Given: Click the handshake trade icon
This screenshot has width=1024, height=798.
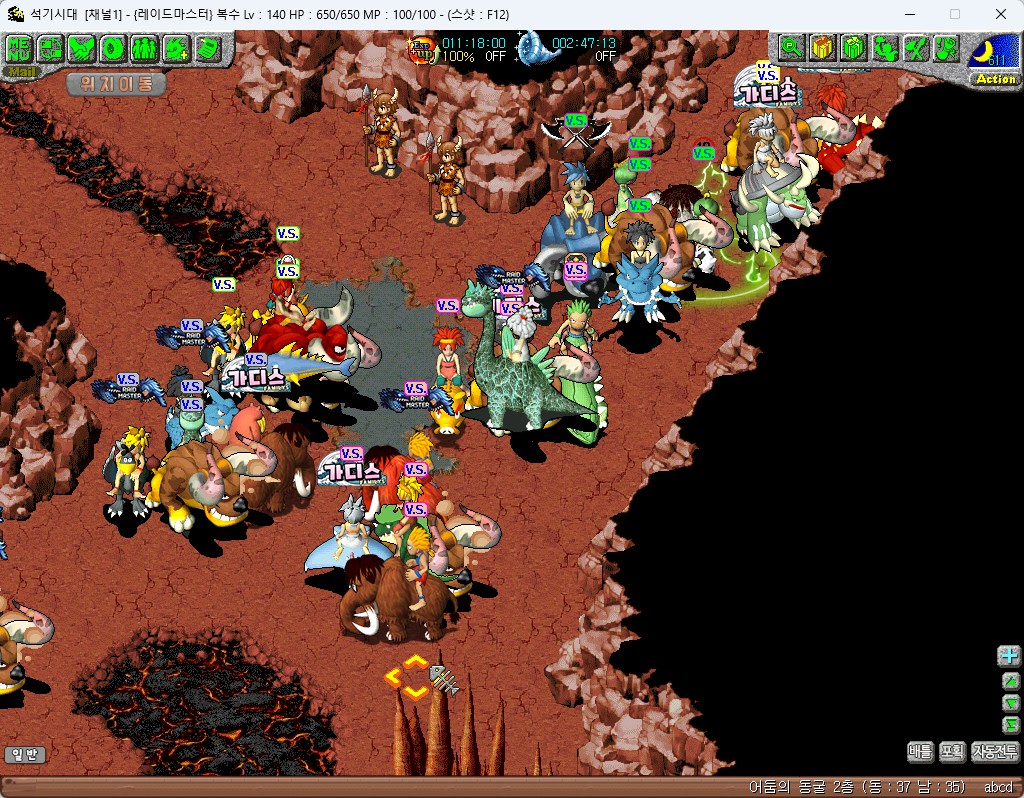Looking at the screenshot, I should pyautogui.click(x=82, y=47).
